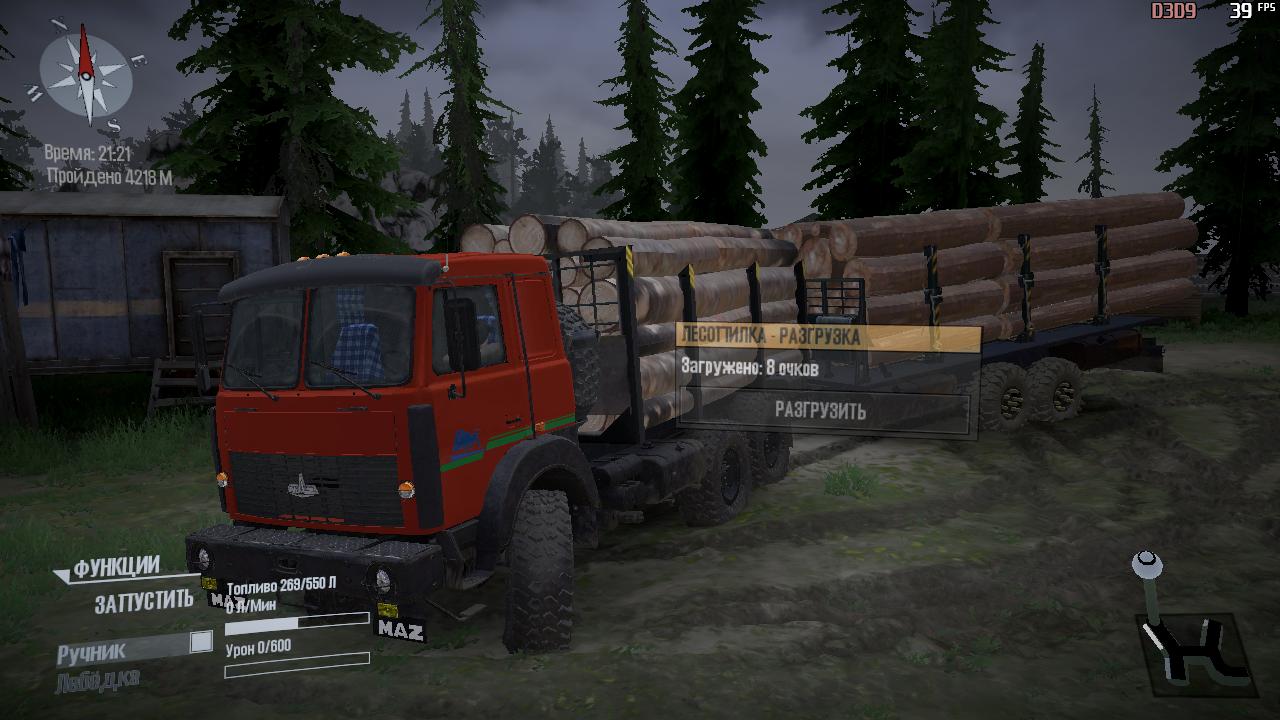The width and height of the screenshot is (1280, 720).
Task: Click the compass rose
Action: pos(86,73)
